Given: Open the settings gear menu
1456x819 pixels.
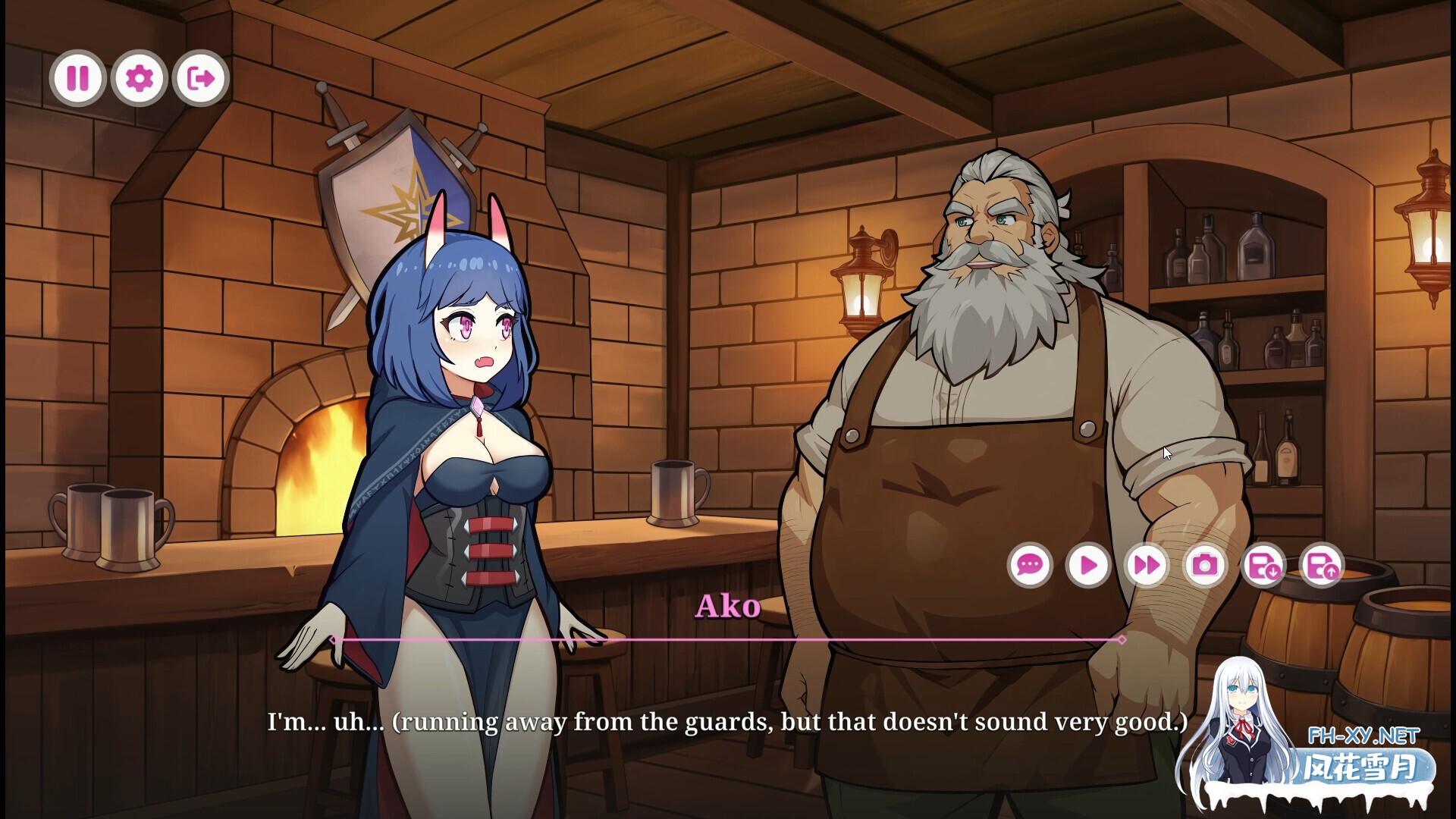Looking at the screenshot, I should pos(139,78).
